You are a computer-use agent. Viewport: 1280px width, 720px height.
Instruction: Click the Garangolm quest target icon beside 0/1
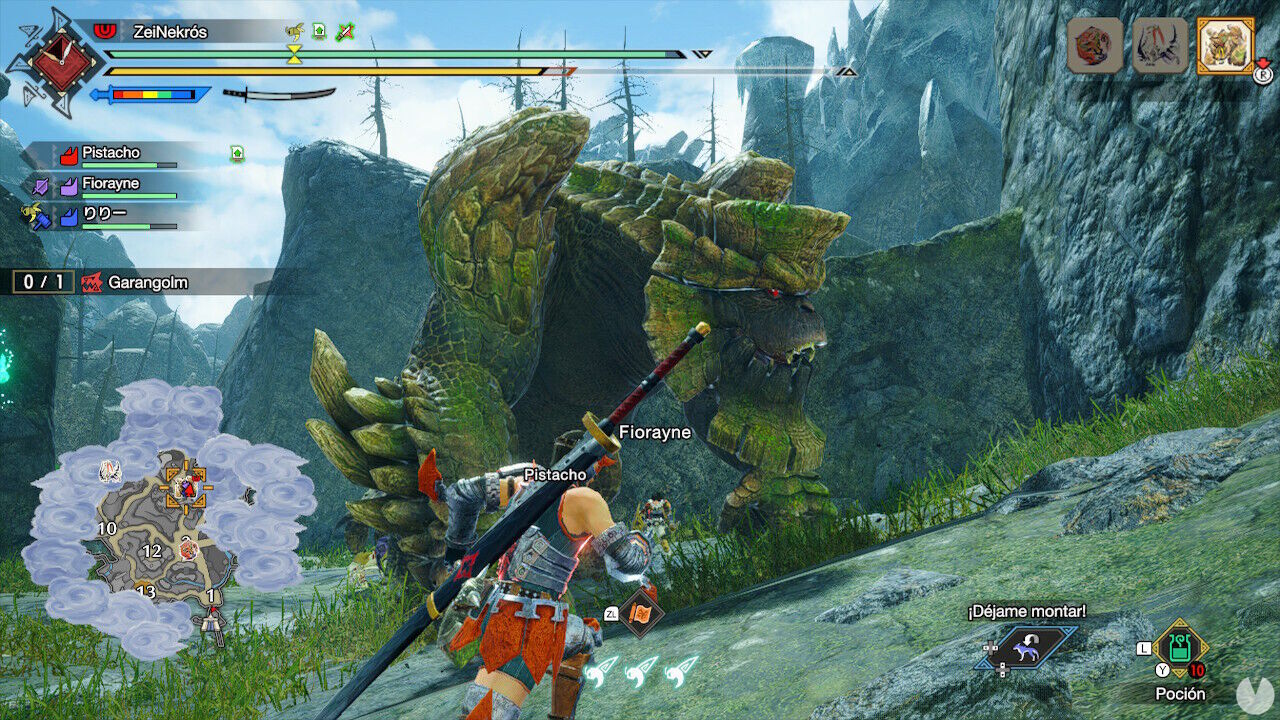coord(93,282)
